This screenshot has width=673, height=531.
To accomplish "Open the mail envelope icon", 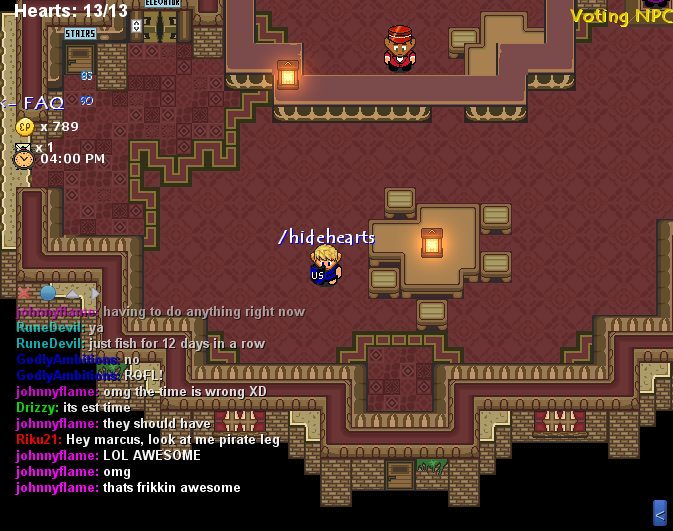I will tap(23, 147).
